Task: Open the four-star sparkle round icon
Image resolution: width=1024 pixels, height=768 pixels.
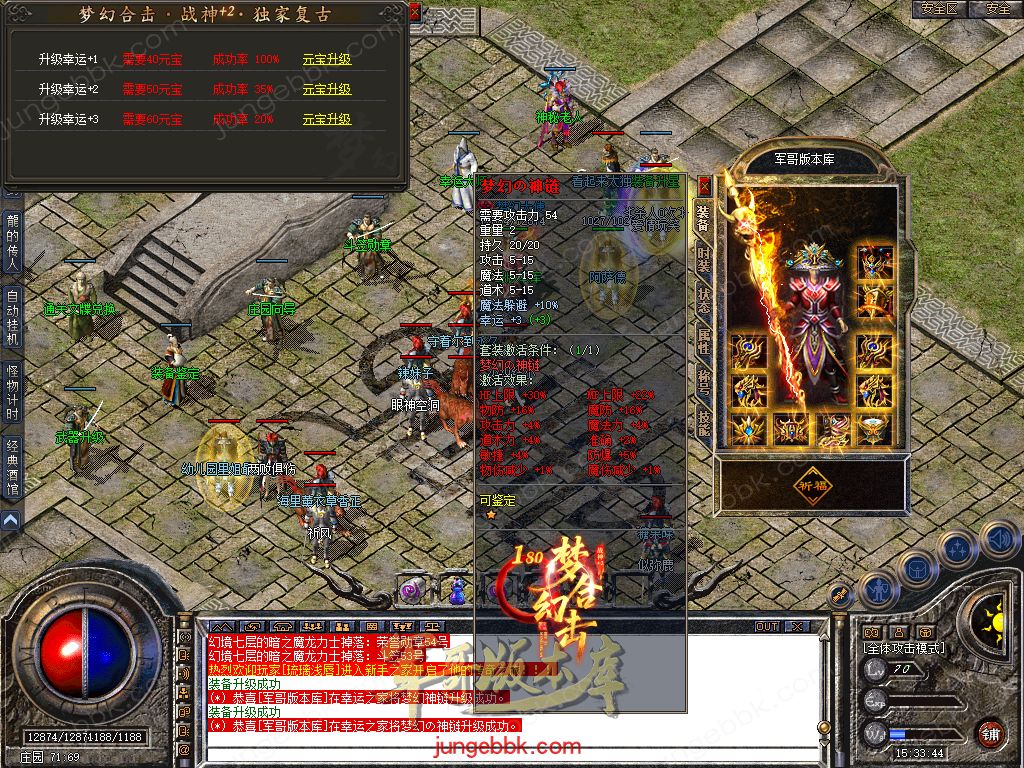Action: [x=957, y=548]
